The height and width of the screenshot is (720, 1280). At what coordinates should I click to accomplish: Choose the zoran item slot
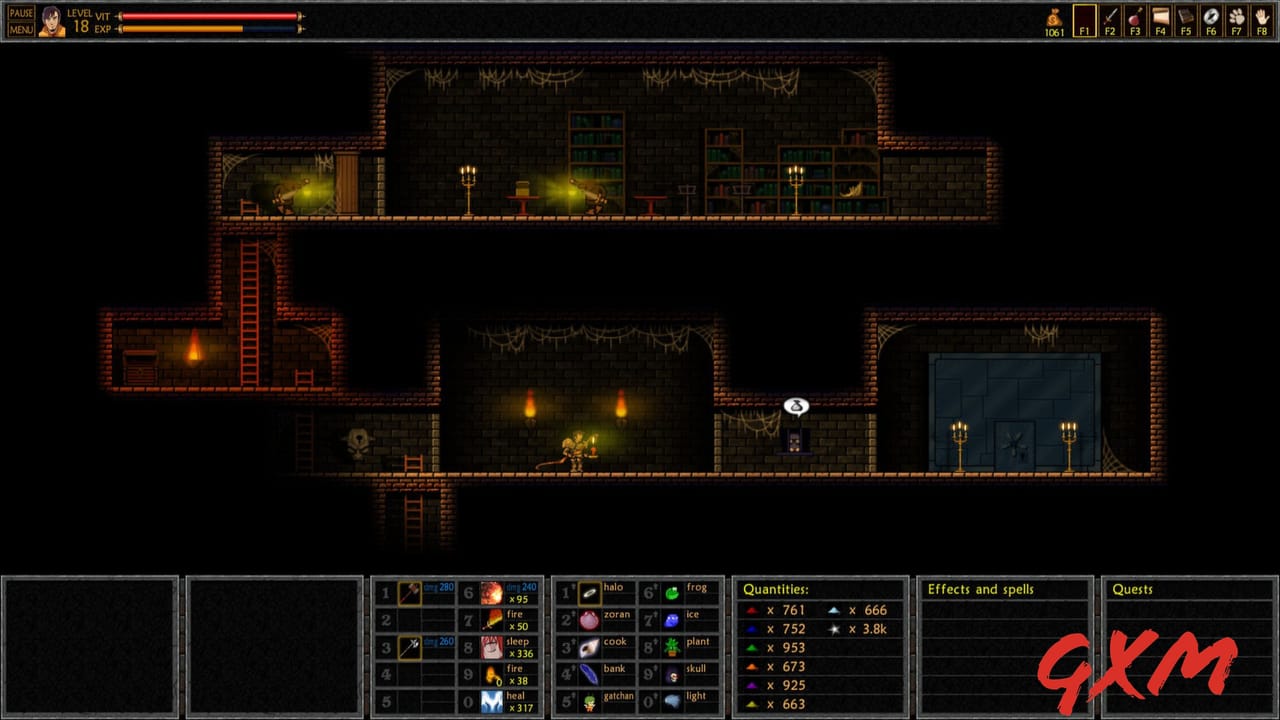(x=590, y=620)
